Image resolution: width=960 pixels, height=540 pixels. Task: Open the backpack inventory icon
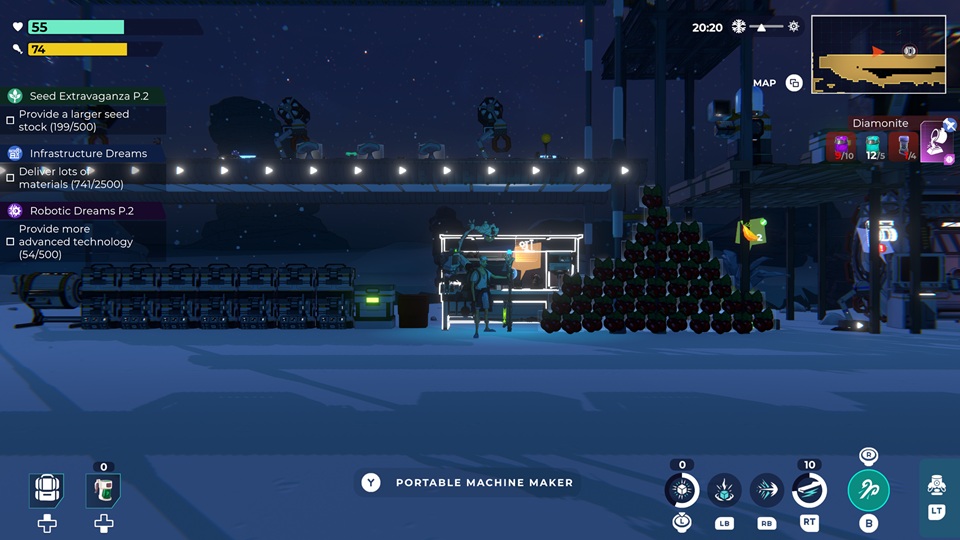tap(47, 490)
